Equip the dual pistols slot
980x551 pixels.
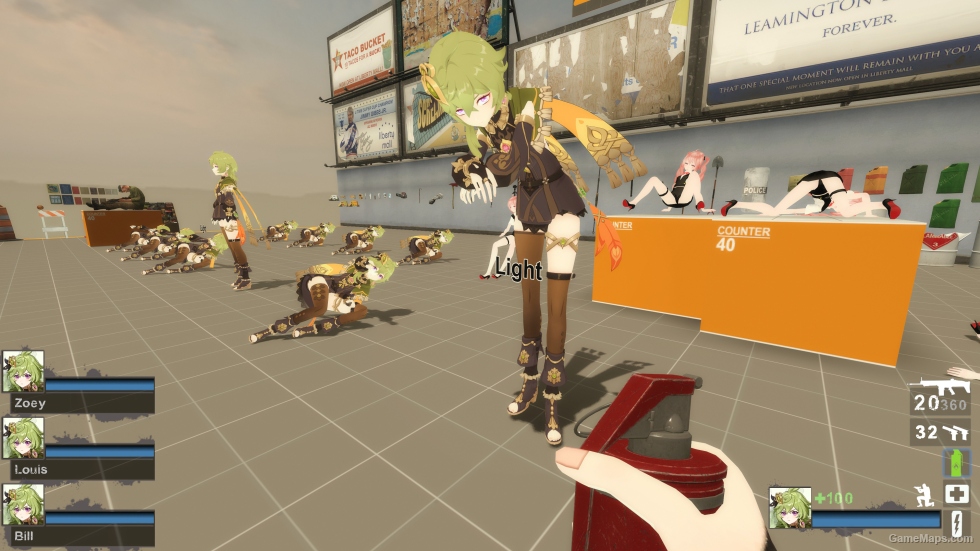[x=955, y=432]
